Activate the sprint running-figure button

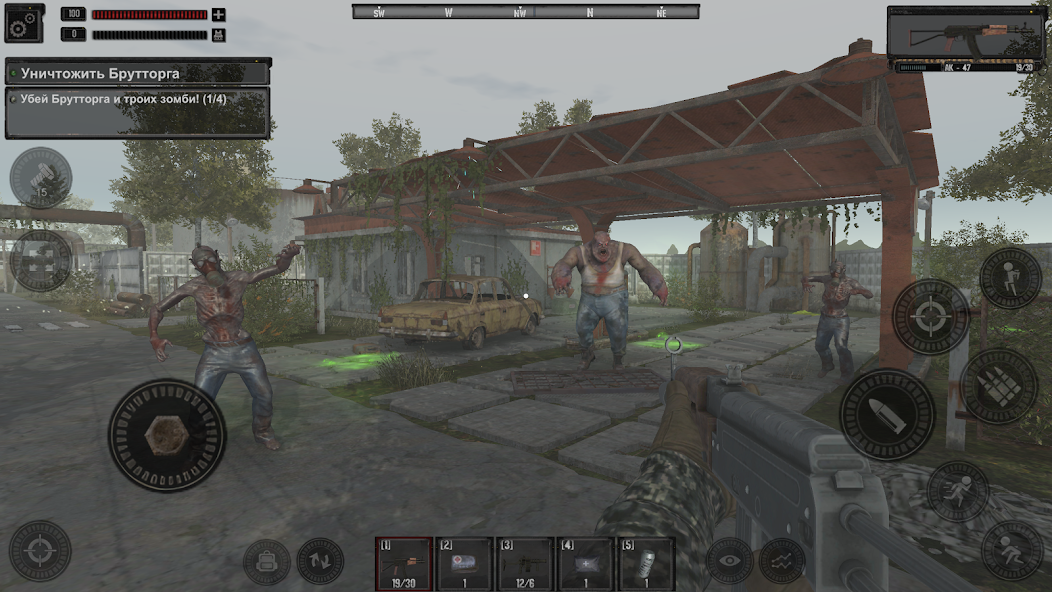pyautogui.click(x=958, y=491)
